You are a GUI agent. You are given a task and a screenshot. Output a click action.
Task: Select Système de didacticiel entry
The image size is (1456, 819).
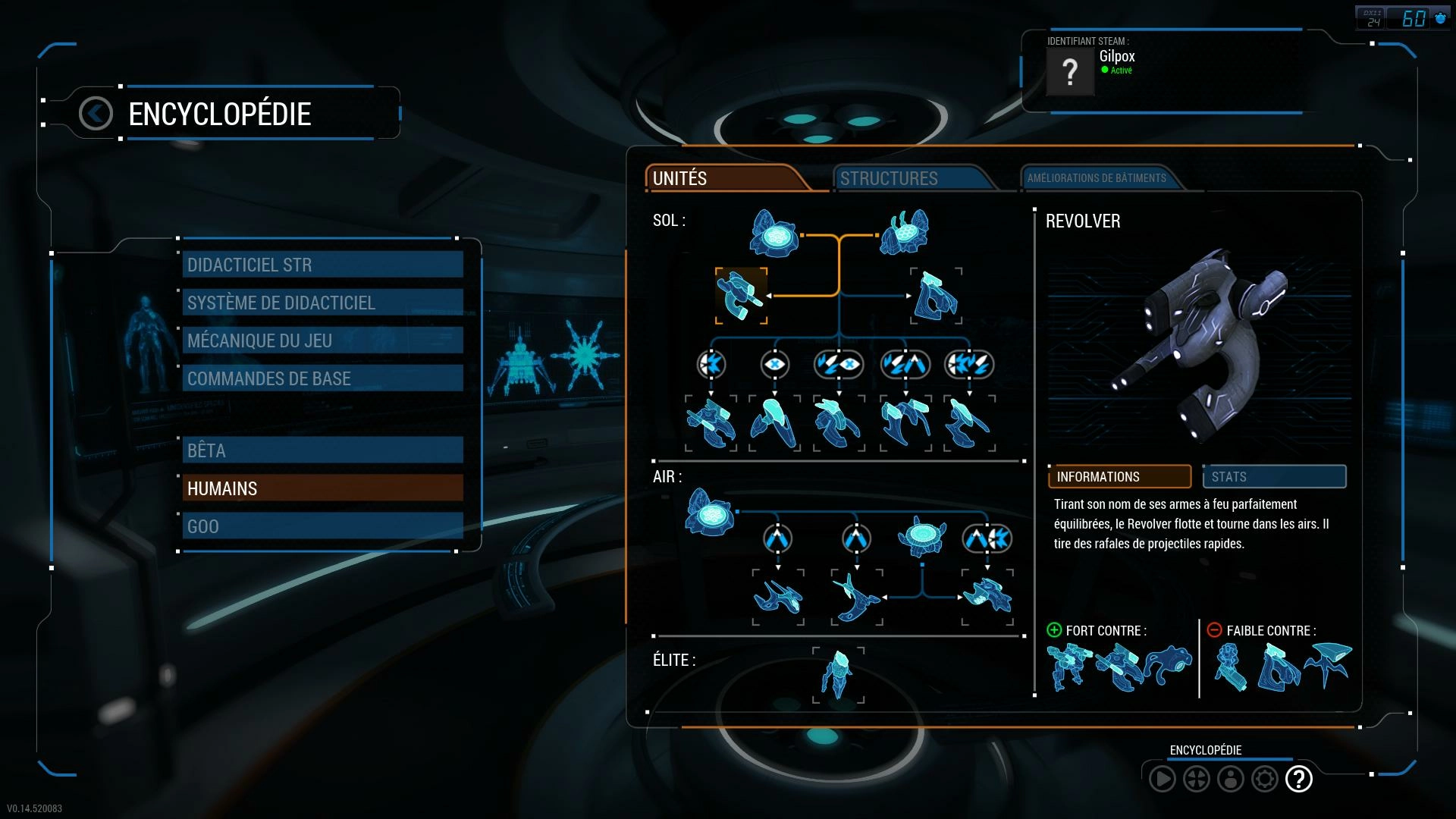pyautogui.click(x=322, y=303)
